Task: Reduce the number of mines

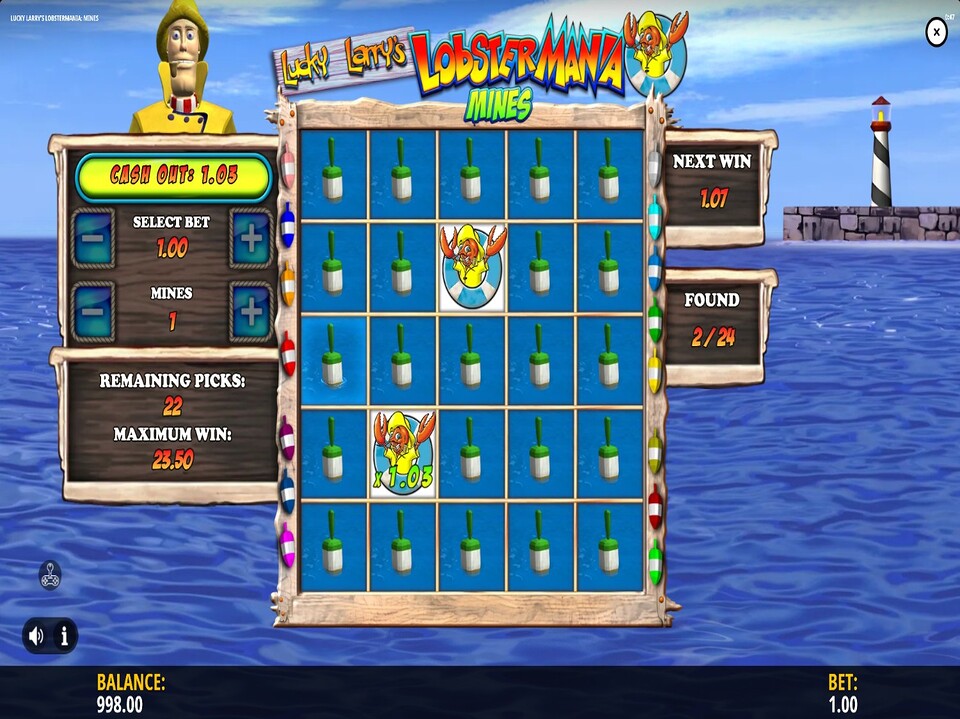Action: (93, 311)
